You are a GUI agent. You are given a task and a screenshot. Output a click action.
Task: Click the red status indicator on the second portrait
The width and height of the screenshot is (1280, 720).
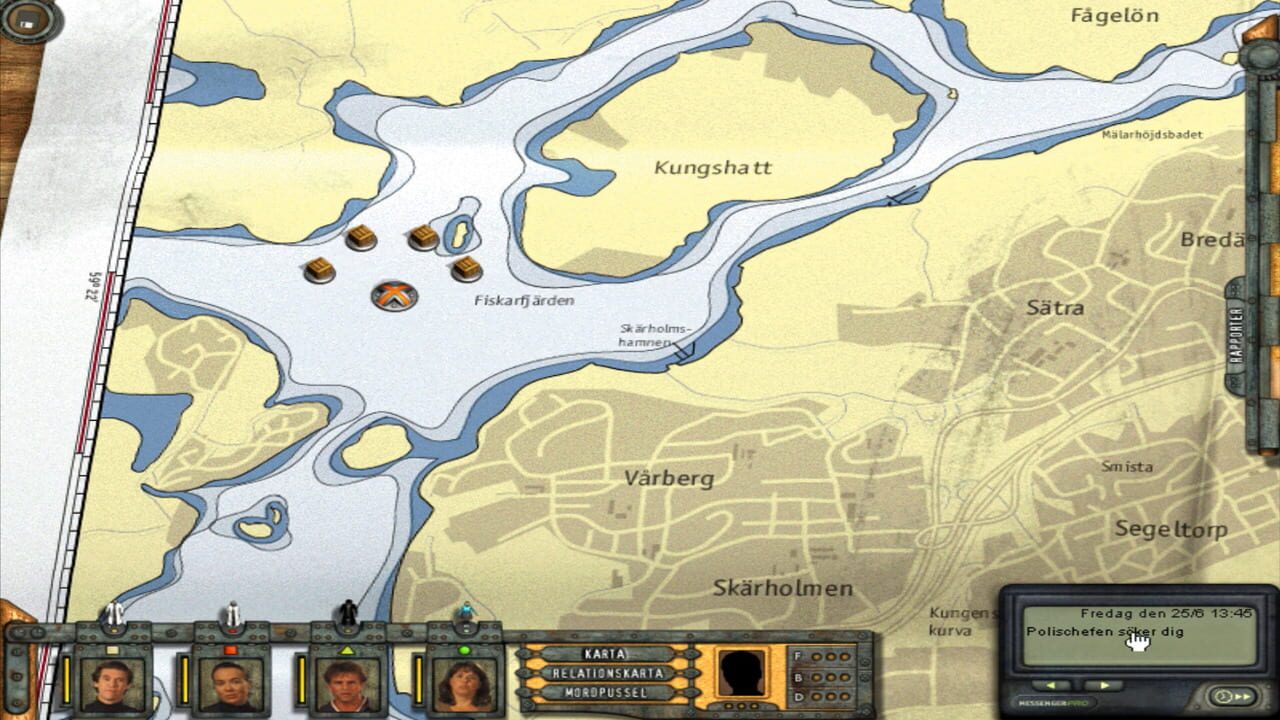pyautogui.click(x=230, y=650)
